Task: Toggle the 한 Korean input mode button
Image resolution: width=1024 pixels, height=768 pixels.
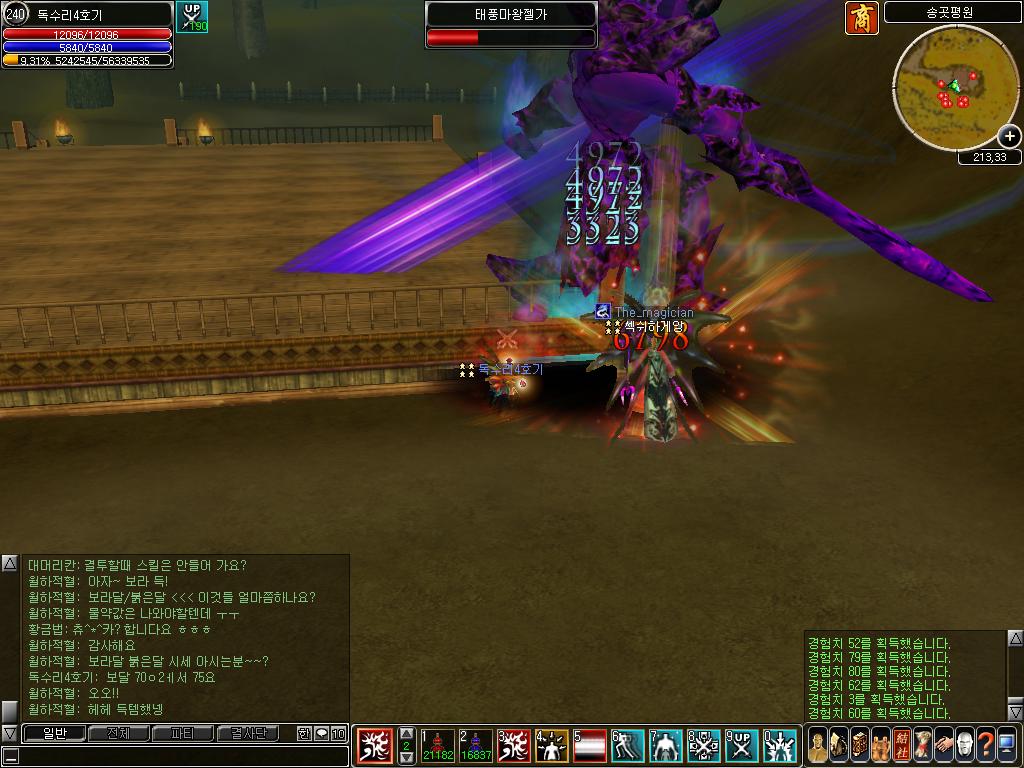Action: (305, 733)
